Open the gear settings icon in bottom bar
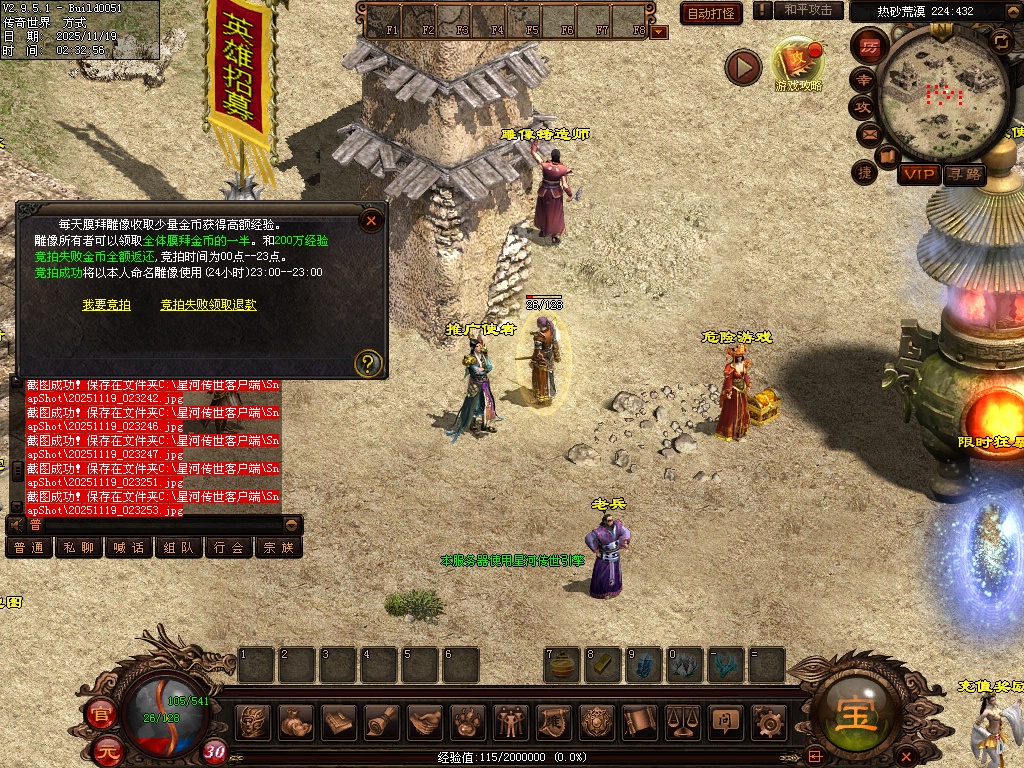 [769, 721]
